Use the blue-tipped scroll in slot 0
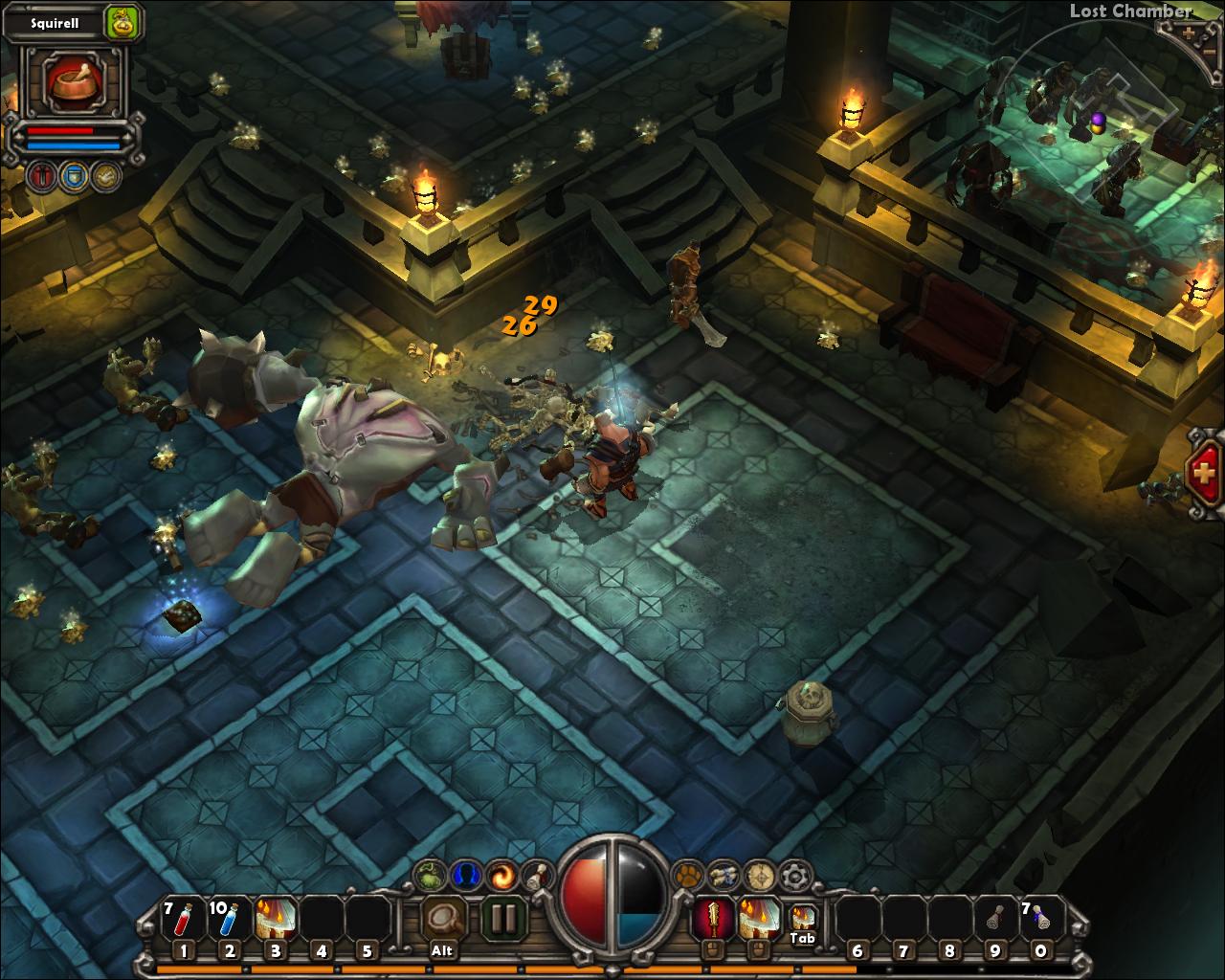The height and width of the screenshot is (980, 1225). 1040,920
